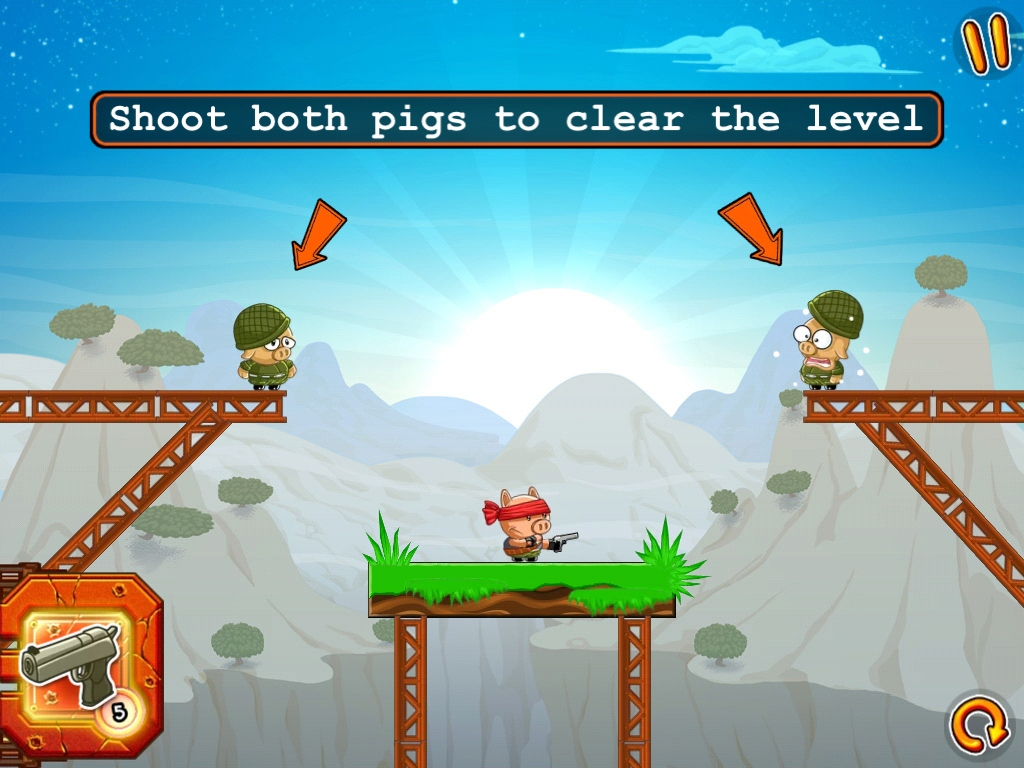Restart the level with the circular arrow button

[x=980, y=727]
